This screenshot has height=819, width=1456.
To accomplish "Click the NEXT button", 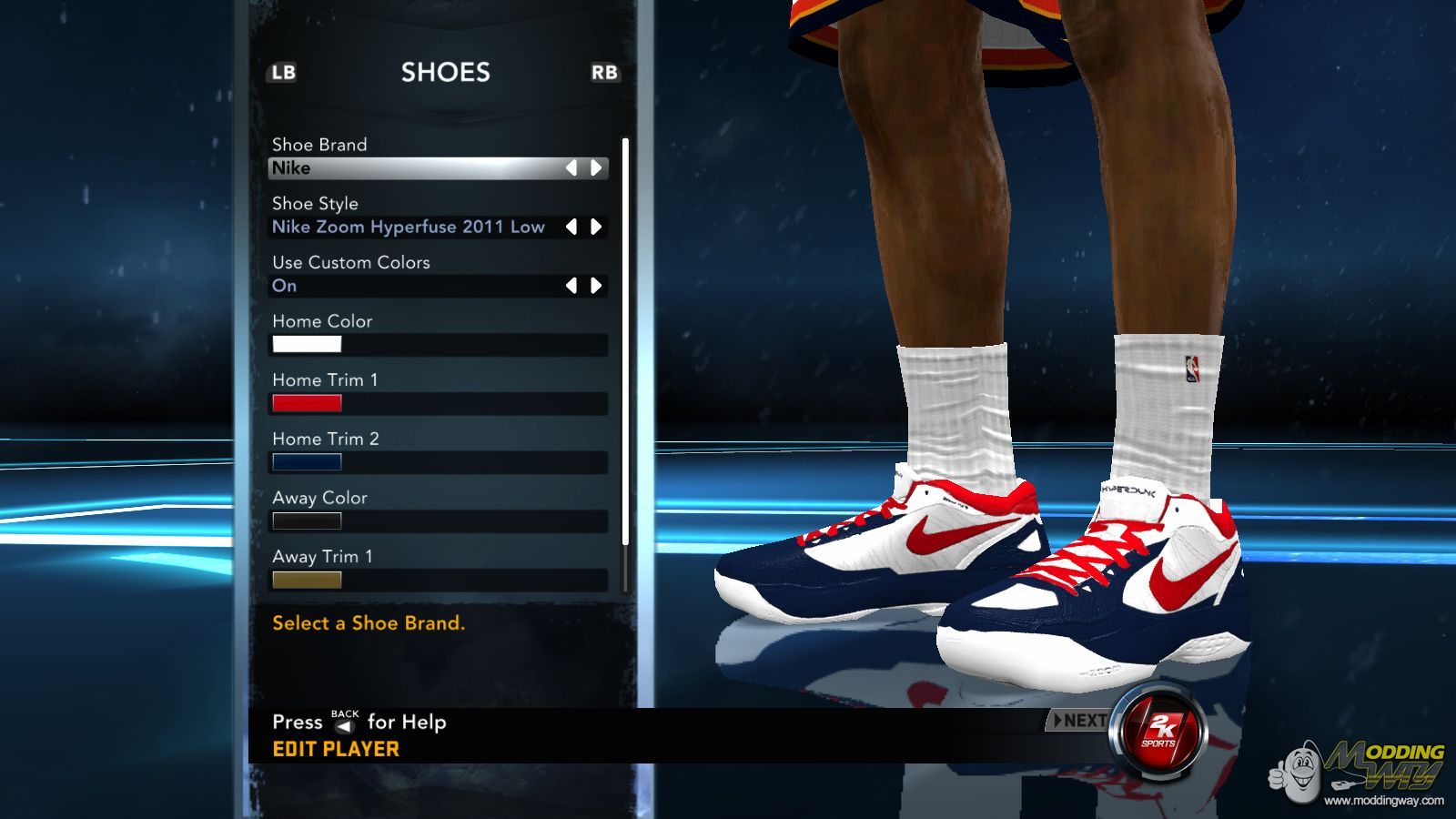I will 1079,721.
